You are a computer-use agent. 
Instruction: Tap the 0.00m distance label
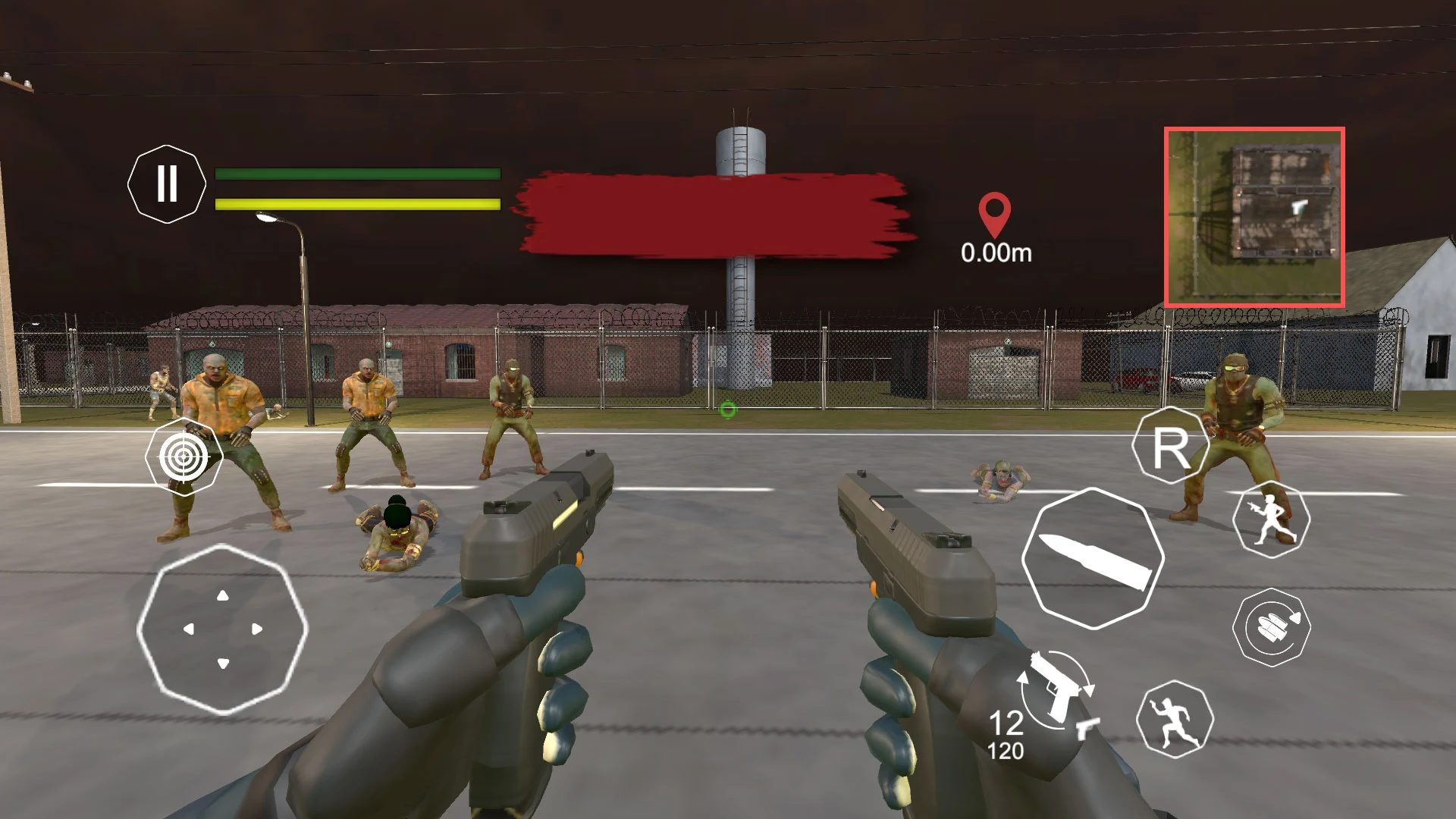996,254
